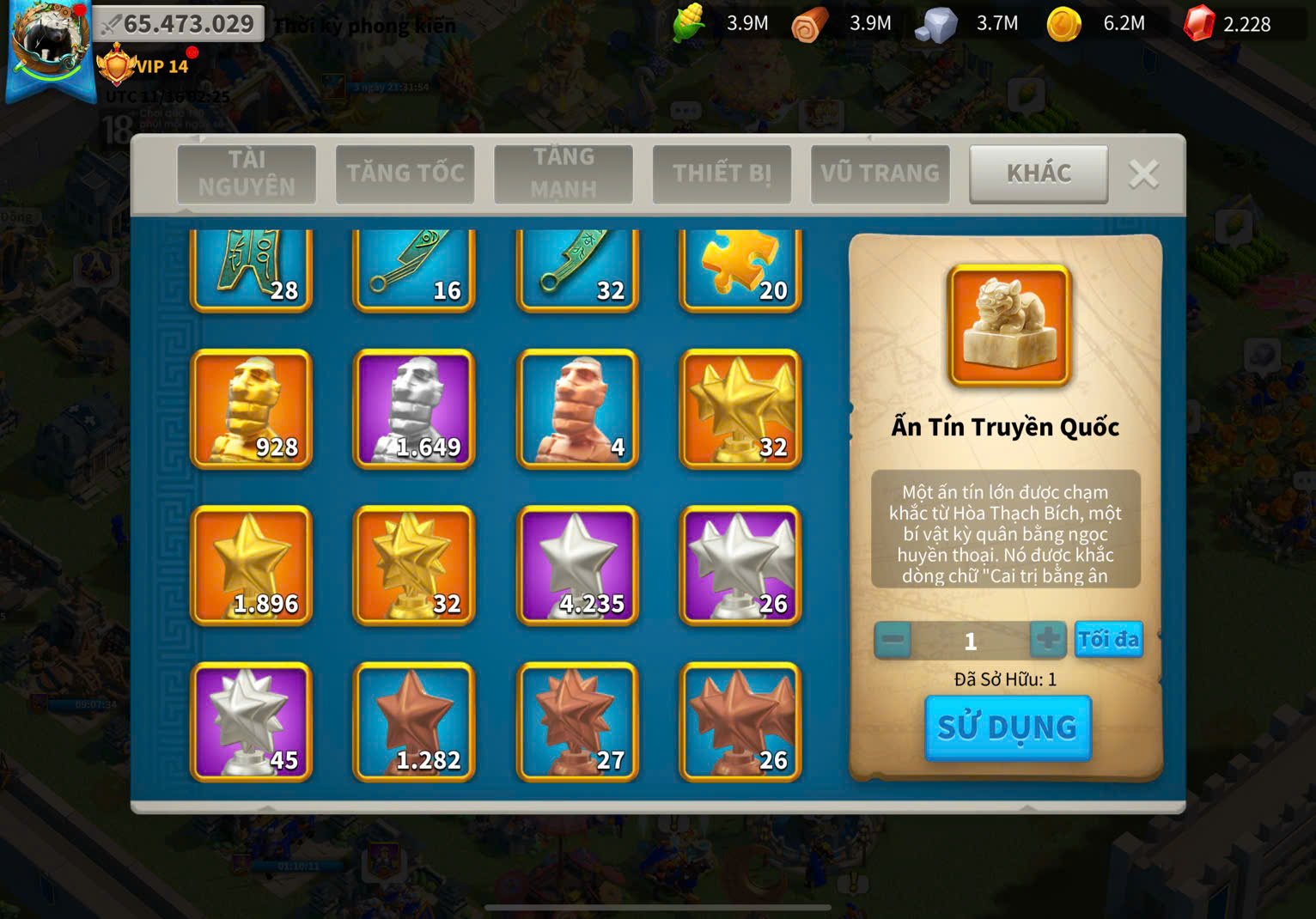Pick the single gold star item (1.896)
Image resolution: width=1316 pixels, height=919 pixels.
[x=251, y=565]
